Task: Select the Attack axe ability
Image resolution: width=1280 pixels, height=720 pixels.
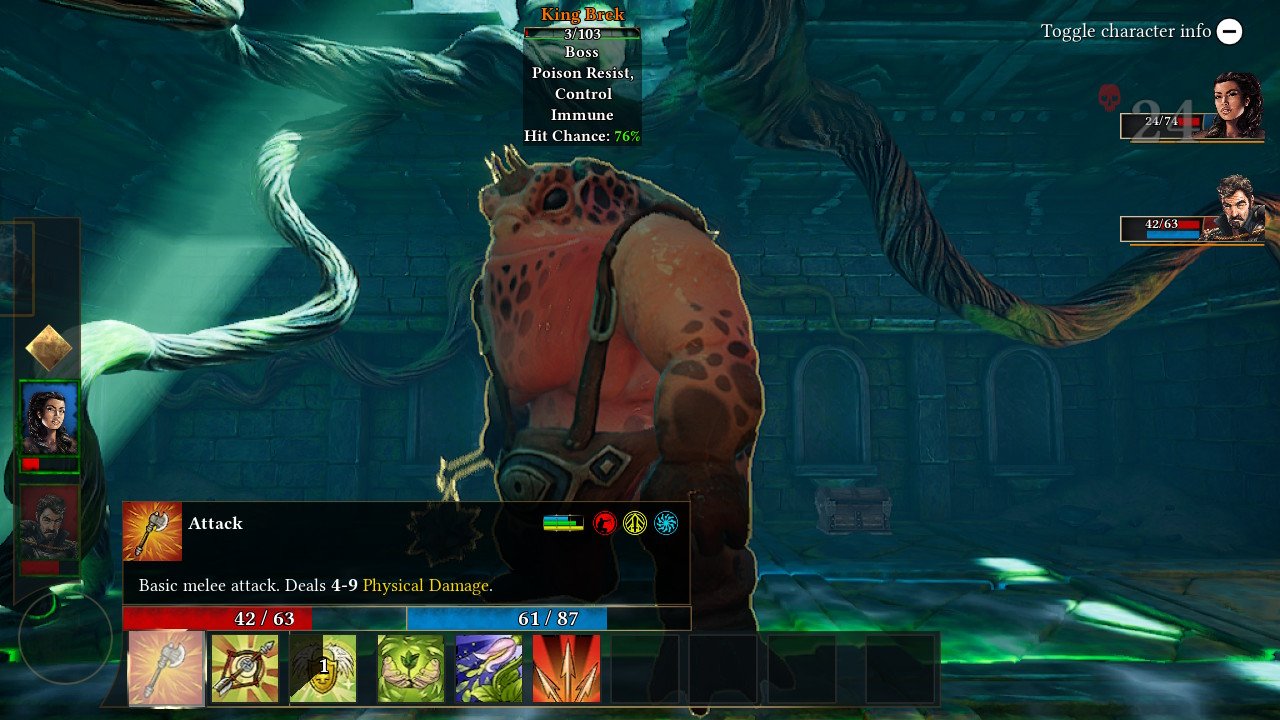Action: pos(166,668)
